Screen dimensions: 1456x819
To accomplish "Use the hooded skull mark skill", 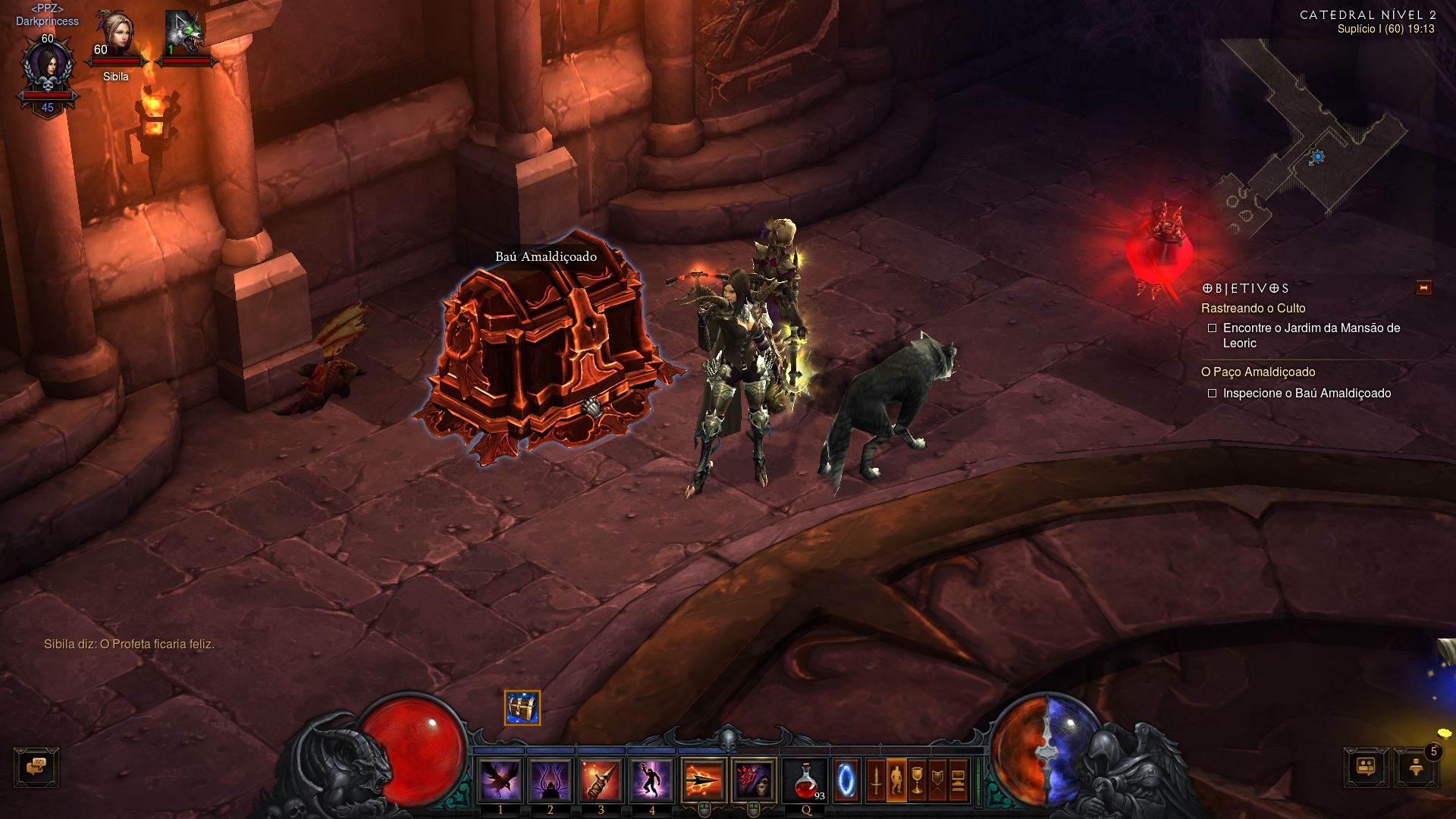I will coord(754,780).
